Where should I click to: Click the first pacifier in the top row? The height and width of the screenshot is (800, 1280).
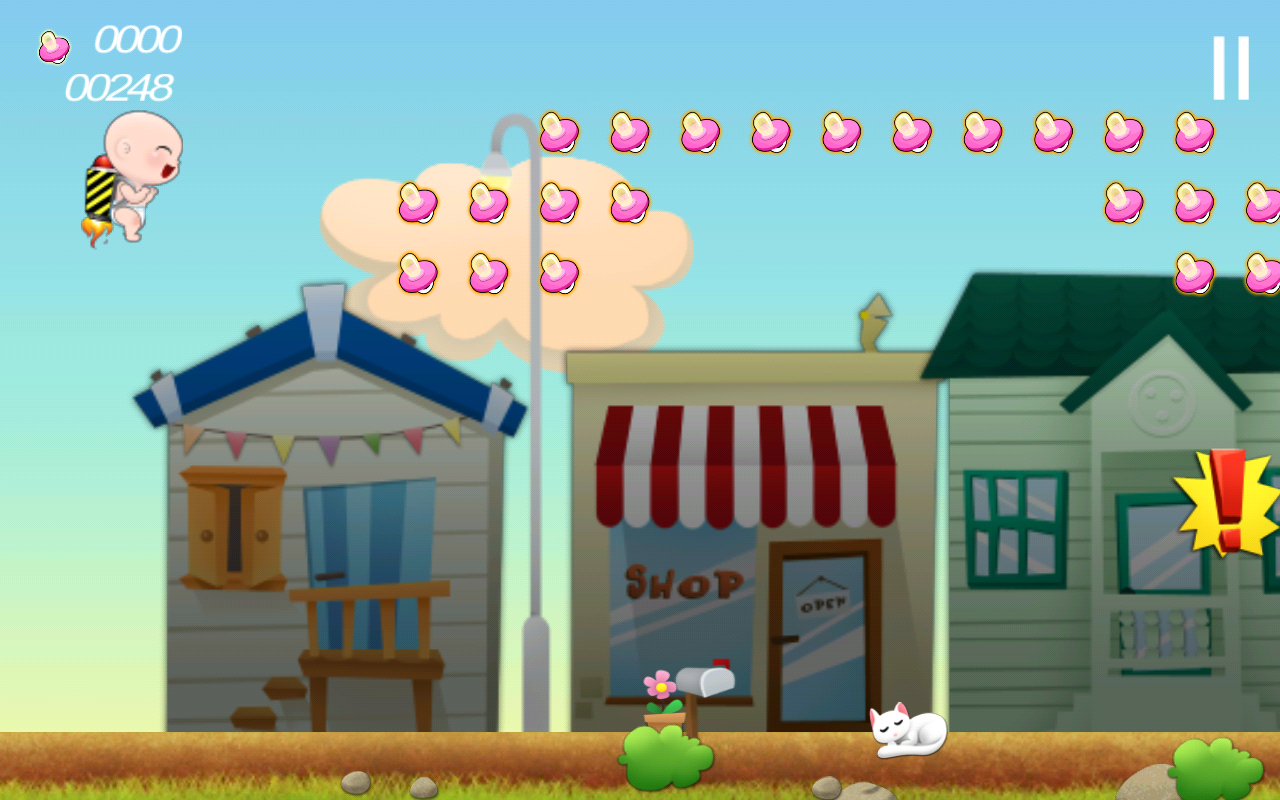click(558, 131)
